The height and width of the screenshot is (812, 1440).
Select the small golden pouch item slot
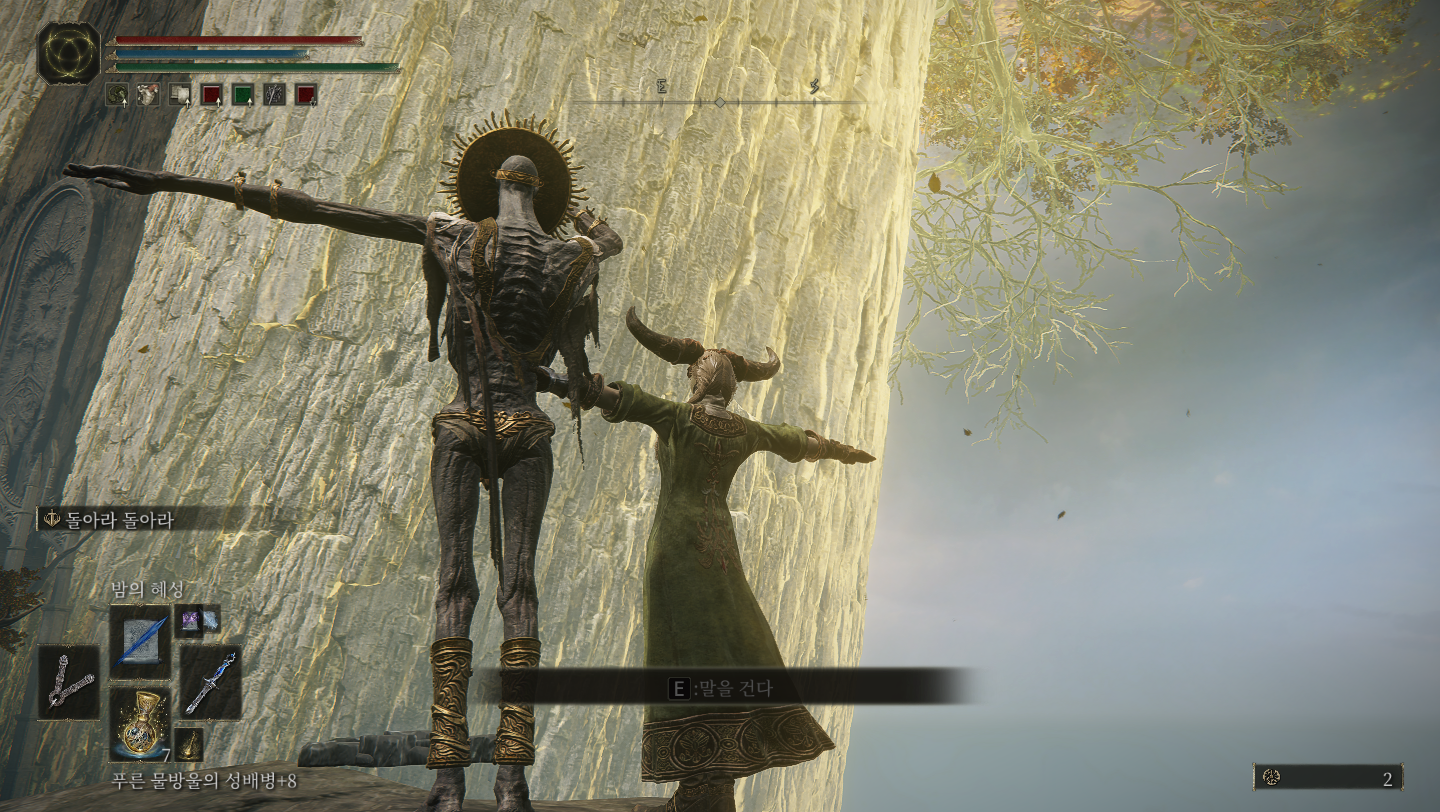(189, 743)
